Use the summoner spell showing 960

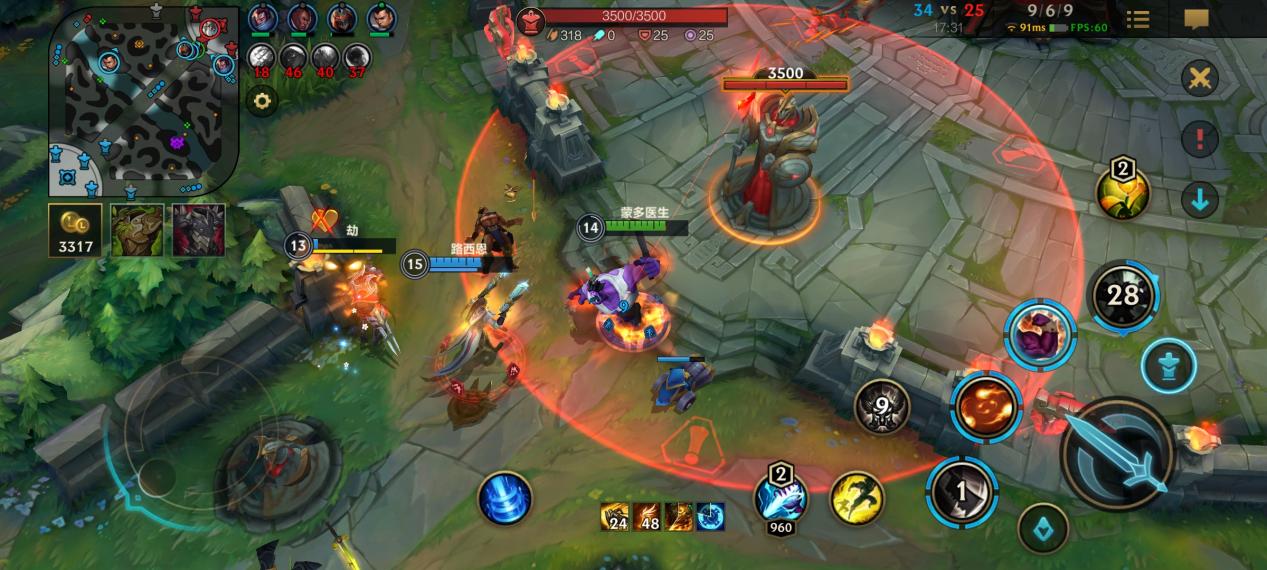[x=781, y=496]
